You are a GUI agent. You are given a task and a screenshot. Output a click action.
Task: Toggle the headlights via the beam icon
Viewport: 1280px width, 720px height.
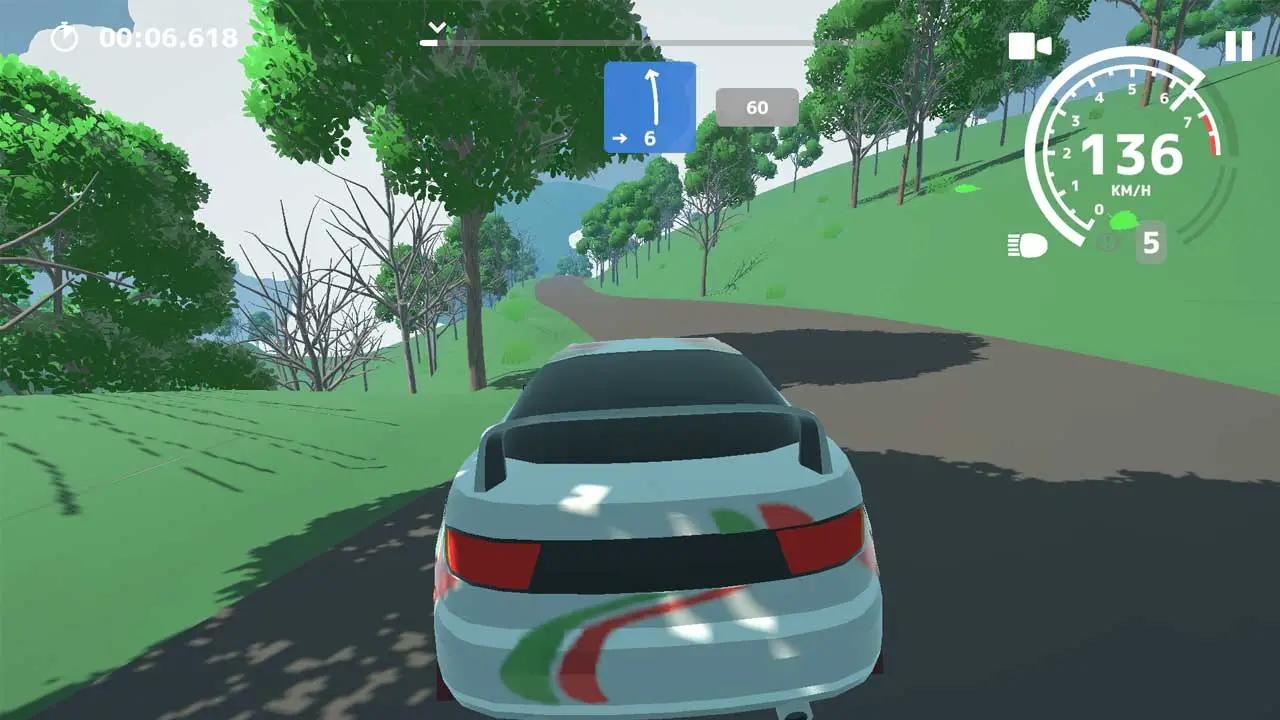[1027, 242]
